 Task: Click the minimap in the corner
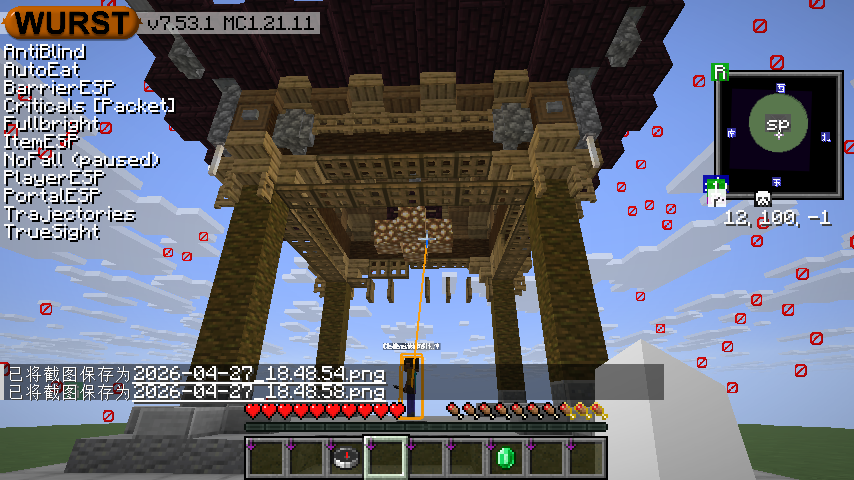[x=778, y=133]
